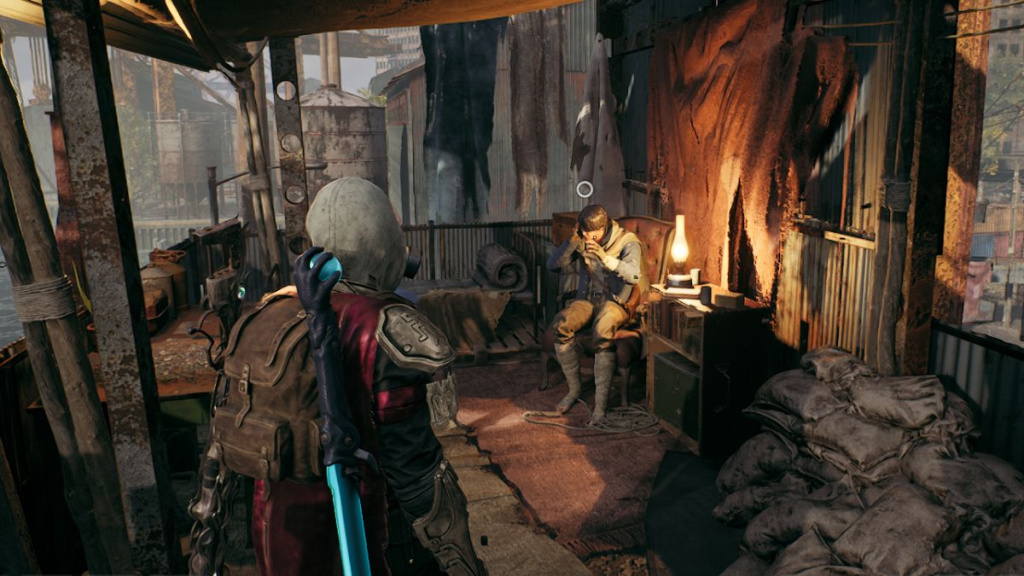The image size is (1024, 576).
Task: Select the circular interaction marker above the seated man
Action: [x=585, y=188]
